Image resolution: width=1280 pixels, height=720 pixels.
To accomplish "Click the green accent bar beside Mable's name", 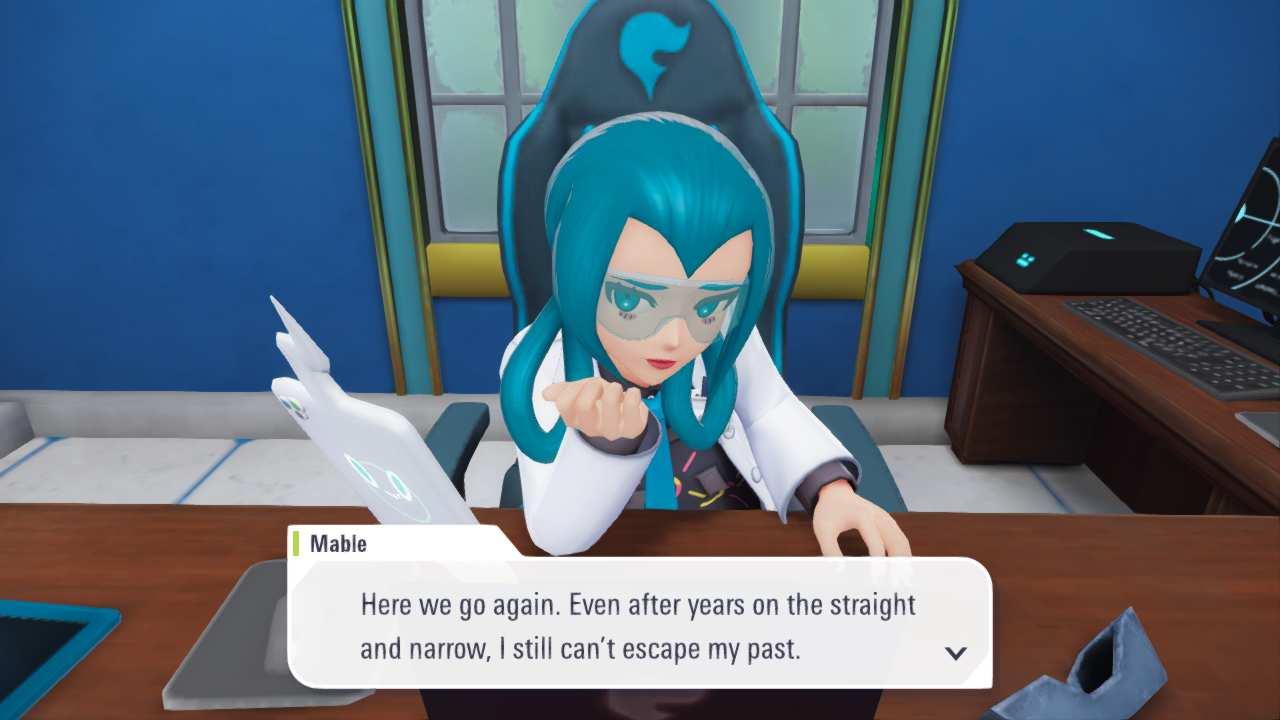I will [297, 544].
